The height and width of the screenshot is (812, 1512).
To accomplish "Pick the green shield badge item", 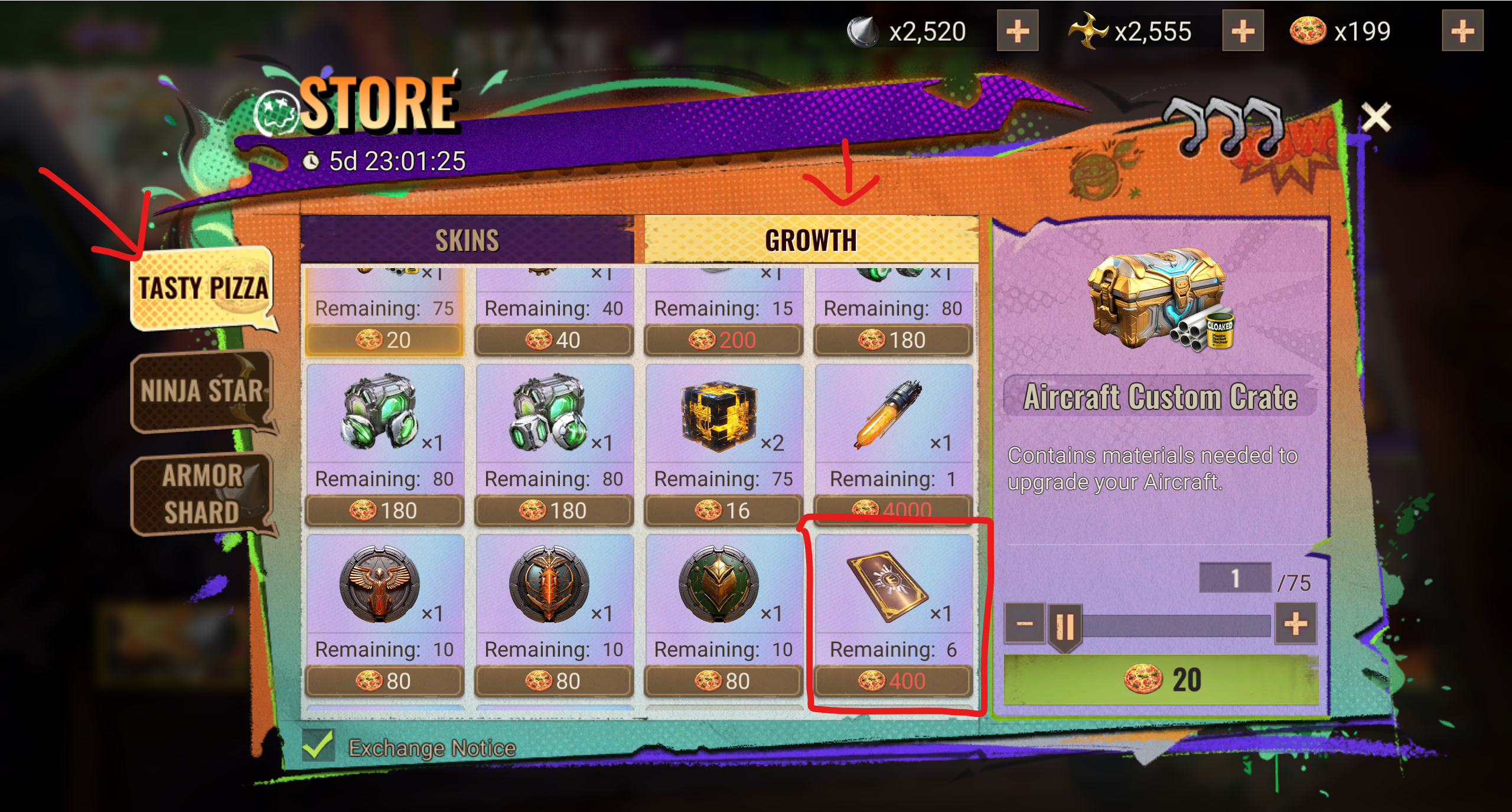I will [723, 614].
